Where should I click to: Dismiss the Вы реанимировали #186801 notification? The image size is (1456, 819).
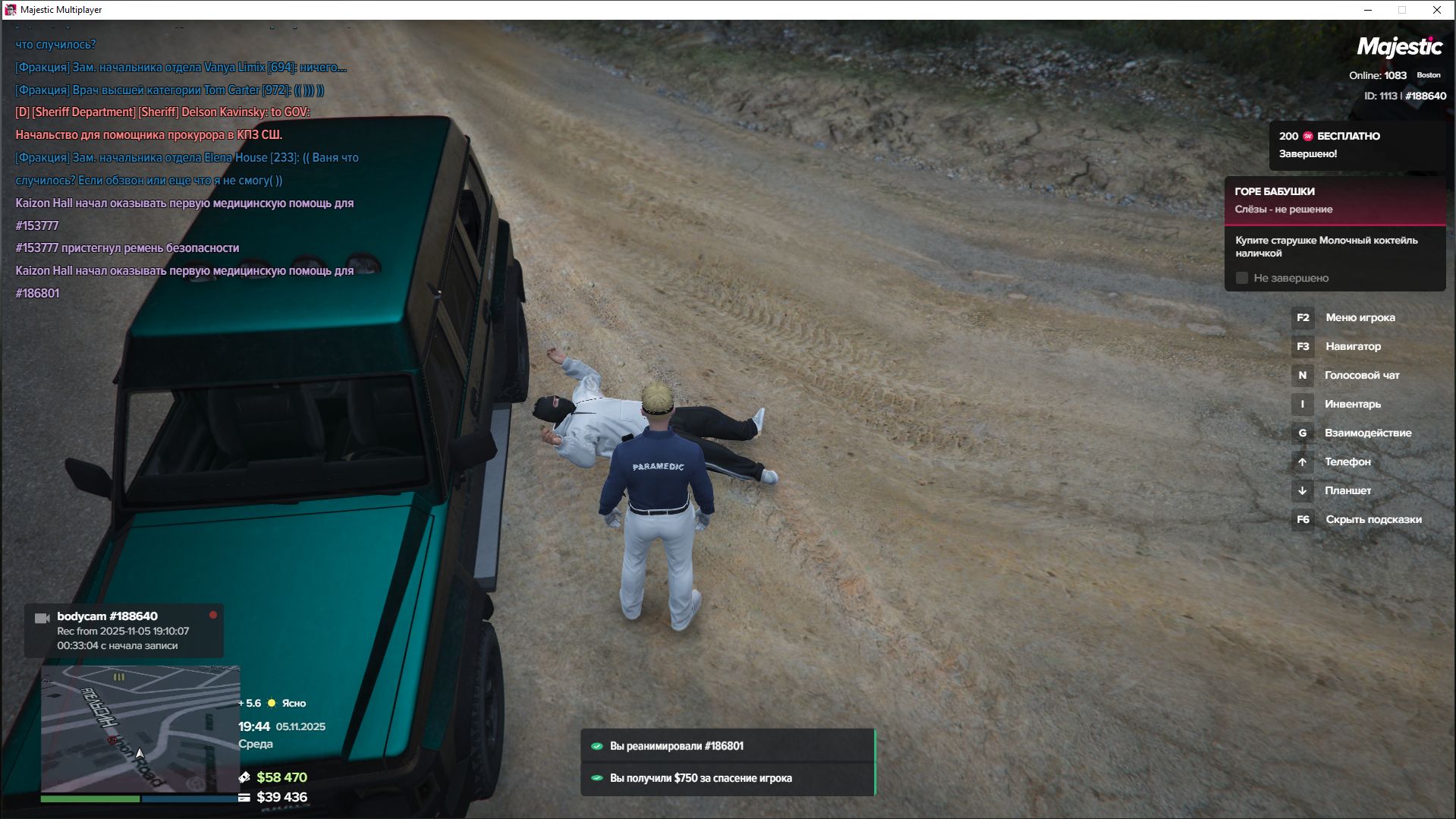(728, 746)
